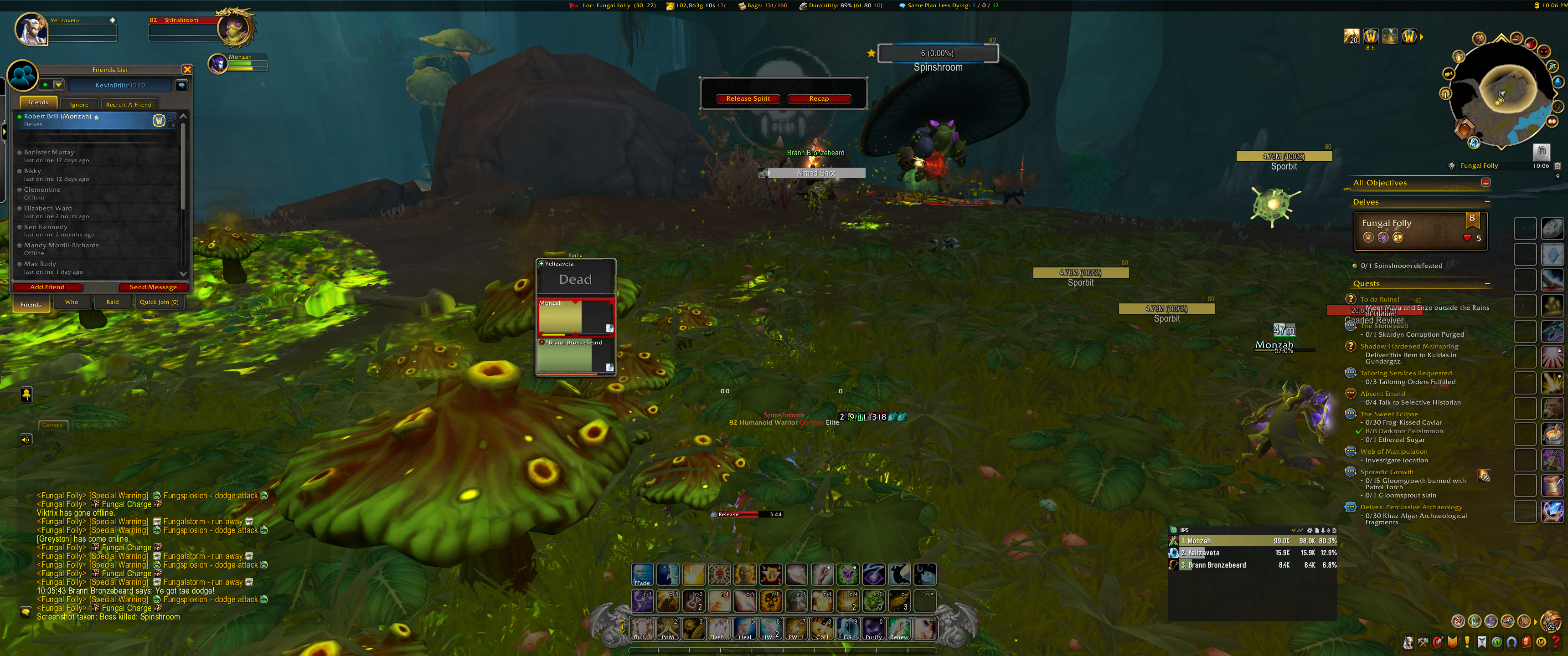Use the Heal spell on action bar
1568x656 pixels.
coord(745,629)
